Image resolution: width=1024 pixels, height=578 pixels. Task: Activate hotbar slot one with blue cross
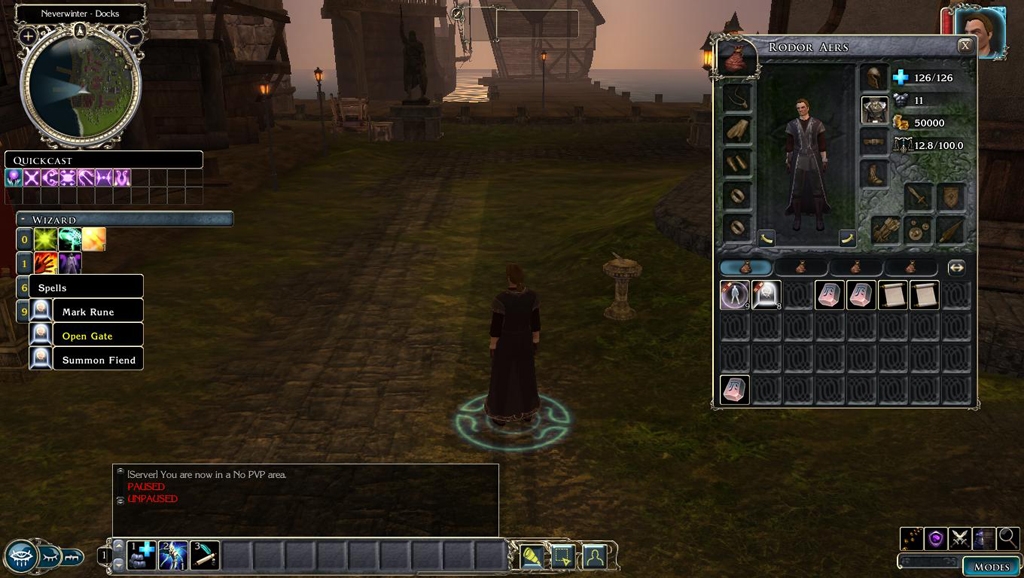coord(142,555)
